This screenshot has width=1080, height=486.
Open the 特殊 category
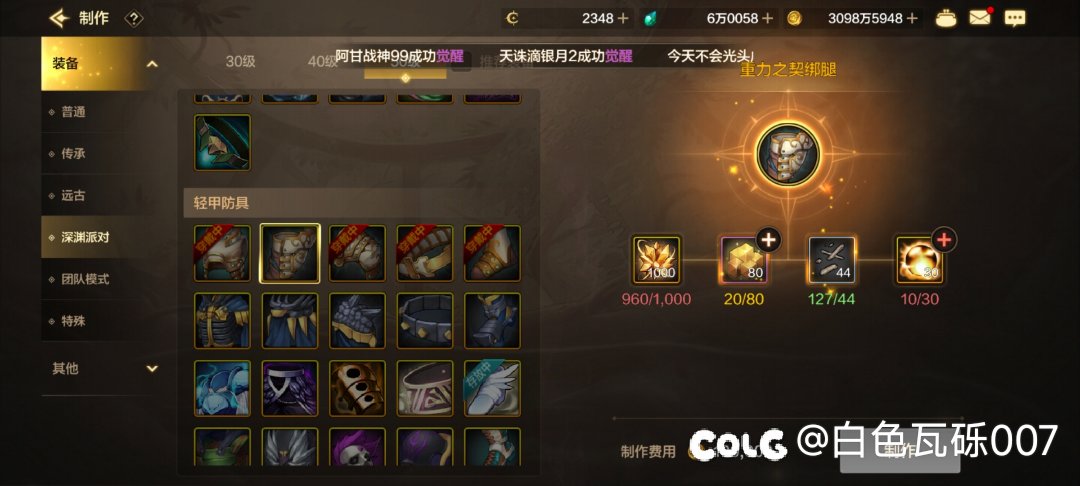(x=74, y=321)
